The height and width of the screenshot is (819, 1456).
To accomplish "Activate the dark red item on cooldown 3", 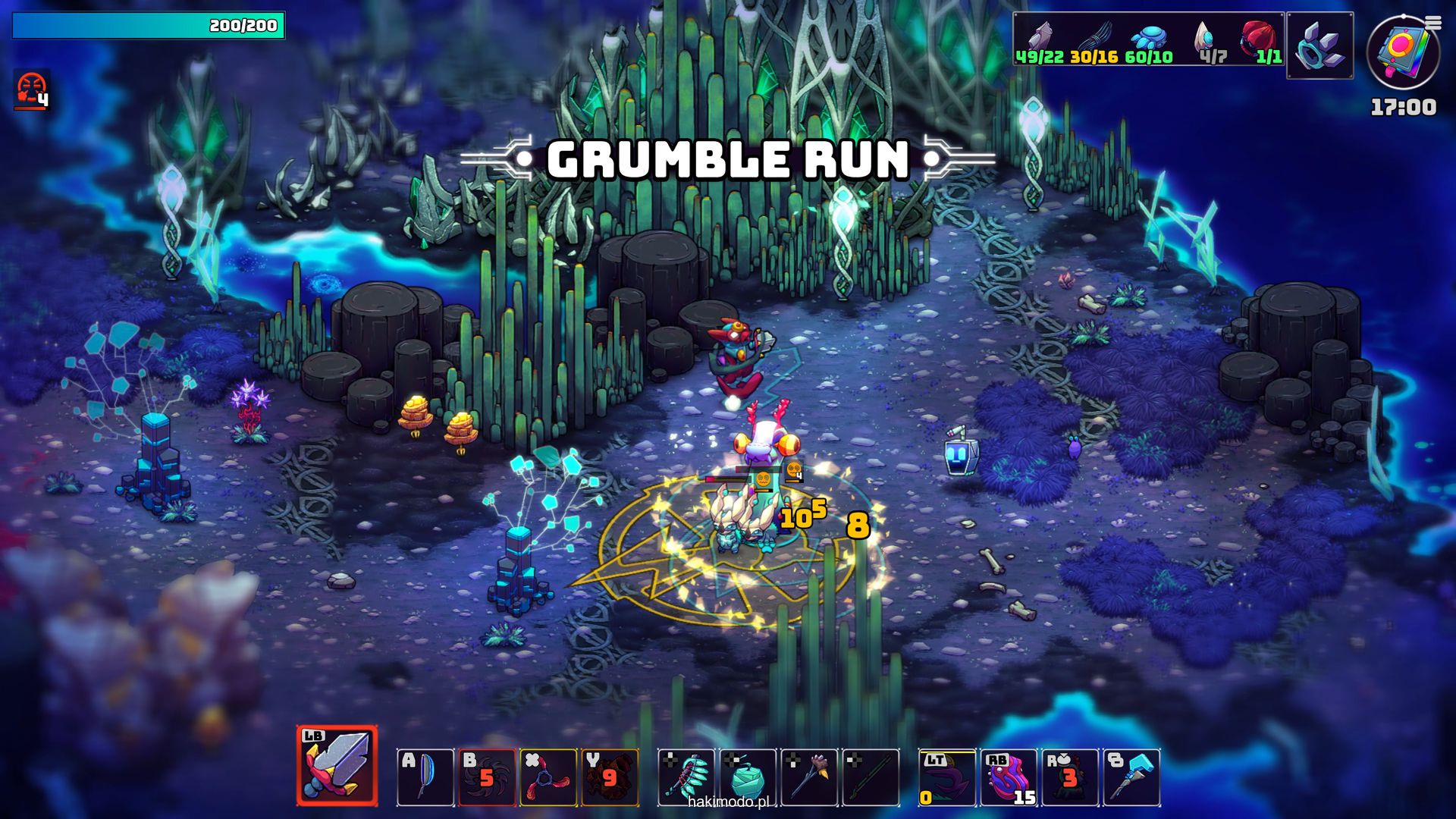I will 1070,777.
